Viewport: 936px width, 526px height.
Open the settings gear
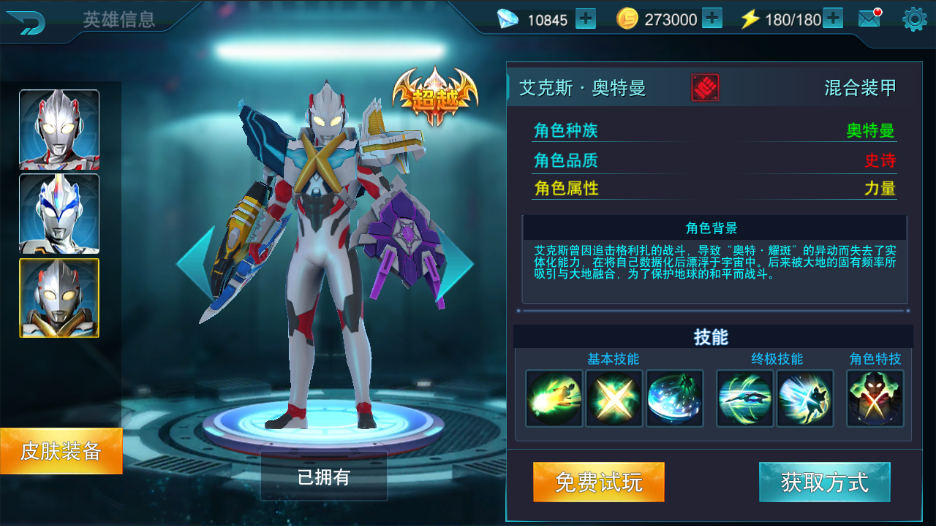(914, 19)
